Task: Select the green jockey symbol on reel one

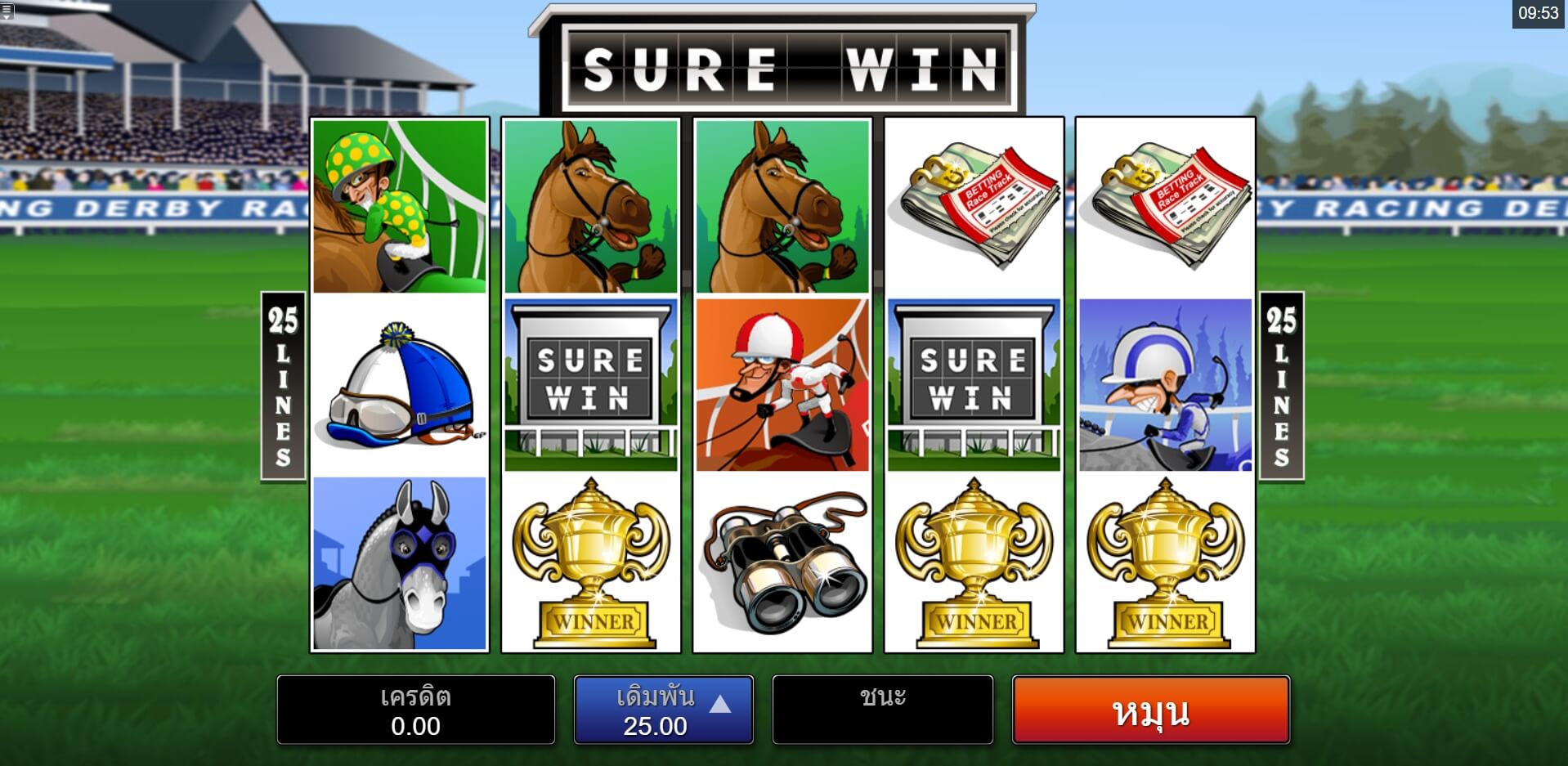Action: point(400,206)
